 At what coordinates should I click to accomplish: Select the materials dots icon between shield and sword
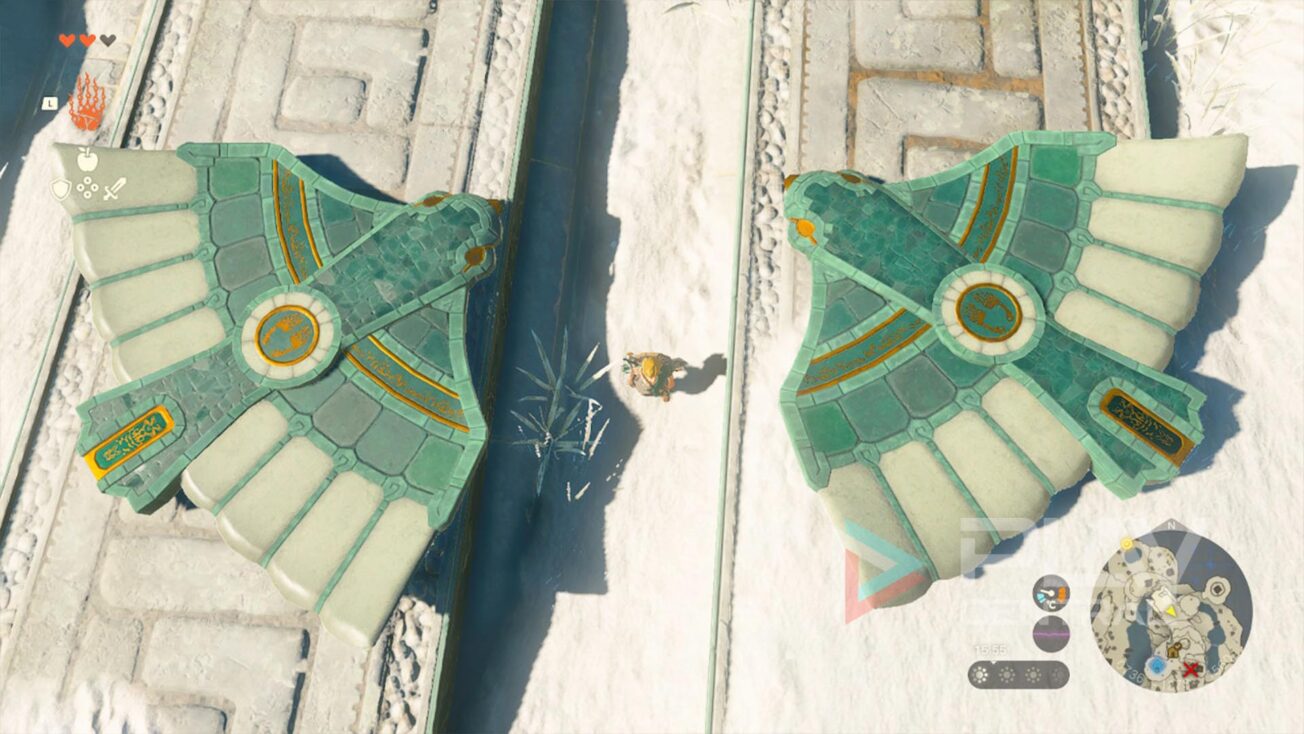(x=88, y=187)
